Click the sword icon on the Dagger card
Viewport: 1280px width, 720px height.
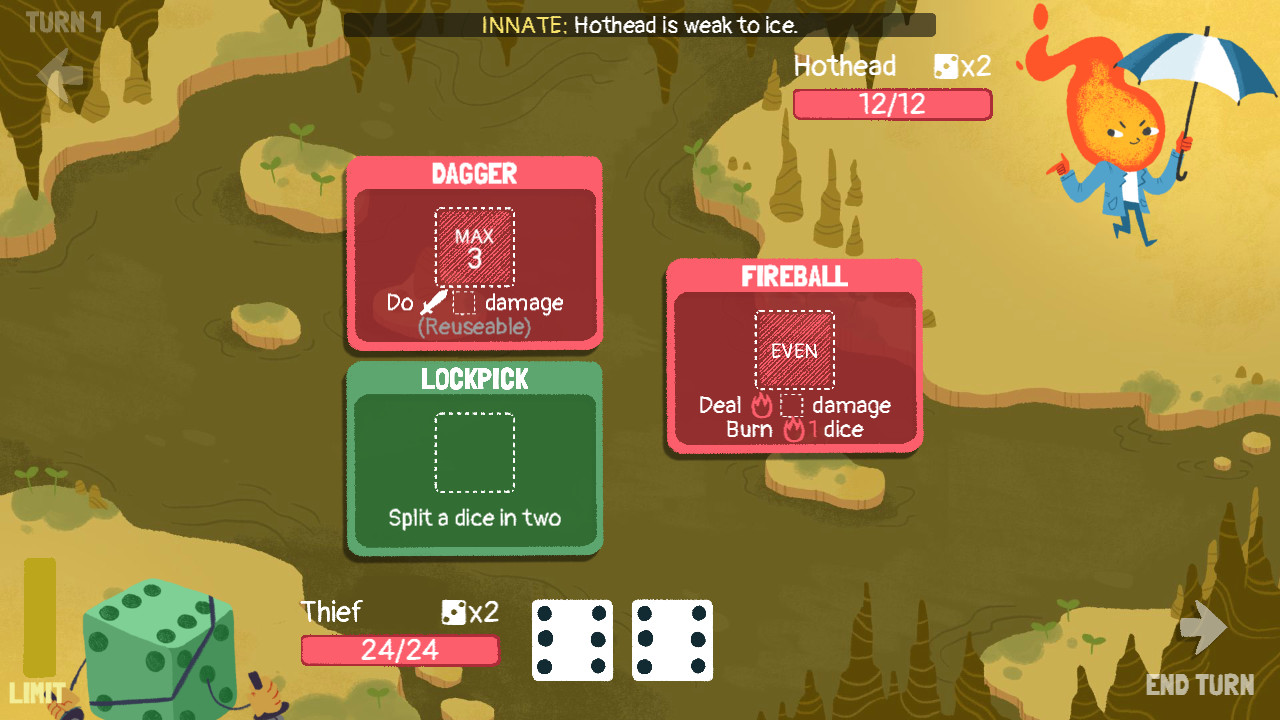tap(434, 300)
